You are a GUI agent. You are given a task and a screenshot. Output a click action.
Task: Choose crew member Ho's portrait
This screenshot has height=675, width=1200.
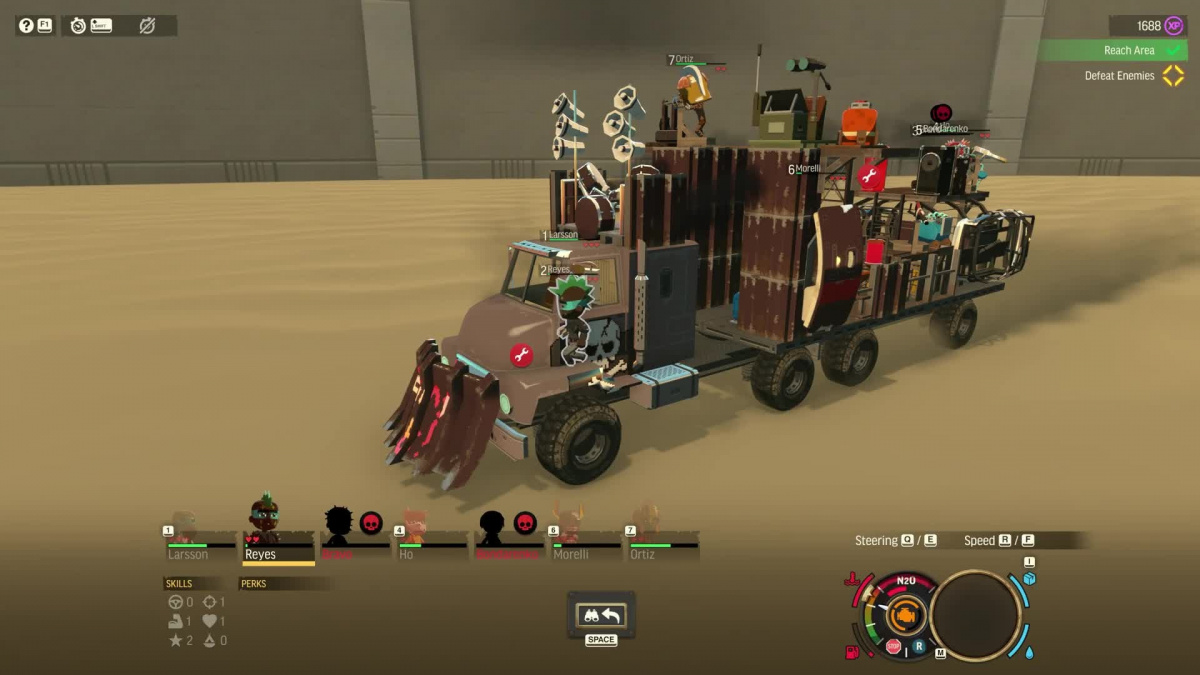coord(412,530)
